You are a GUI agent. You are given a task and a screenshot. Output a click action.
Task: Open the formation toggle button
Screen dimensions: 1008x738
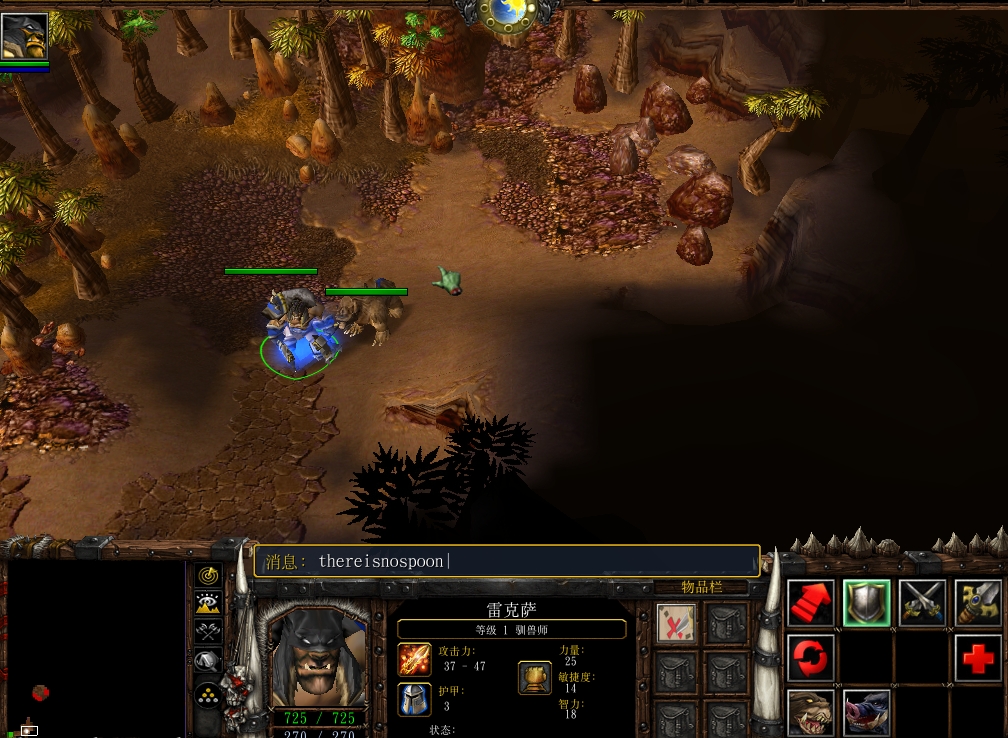tap(208, 693)
